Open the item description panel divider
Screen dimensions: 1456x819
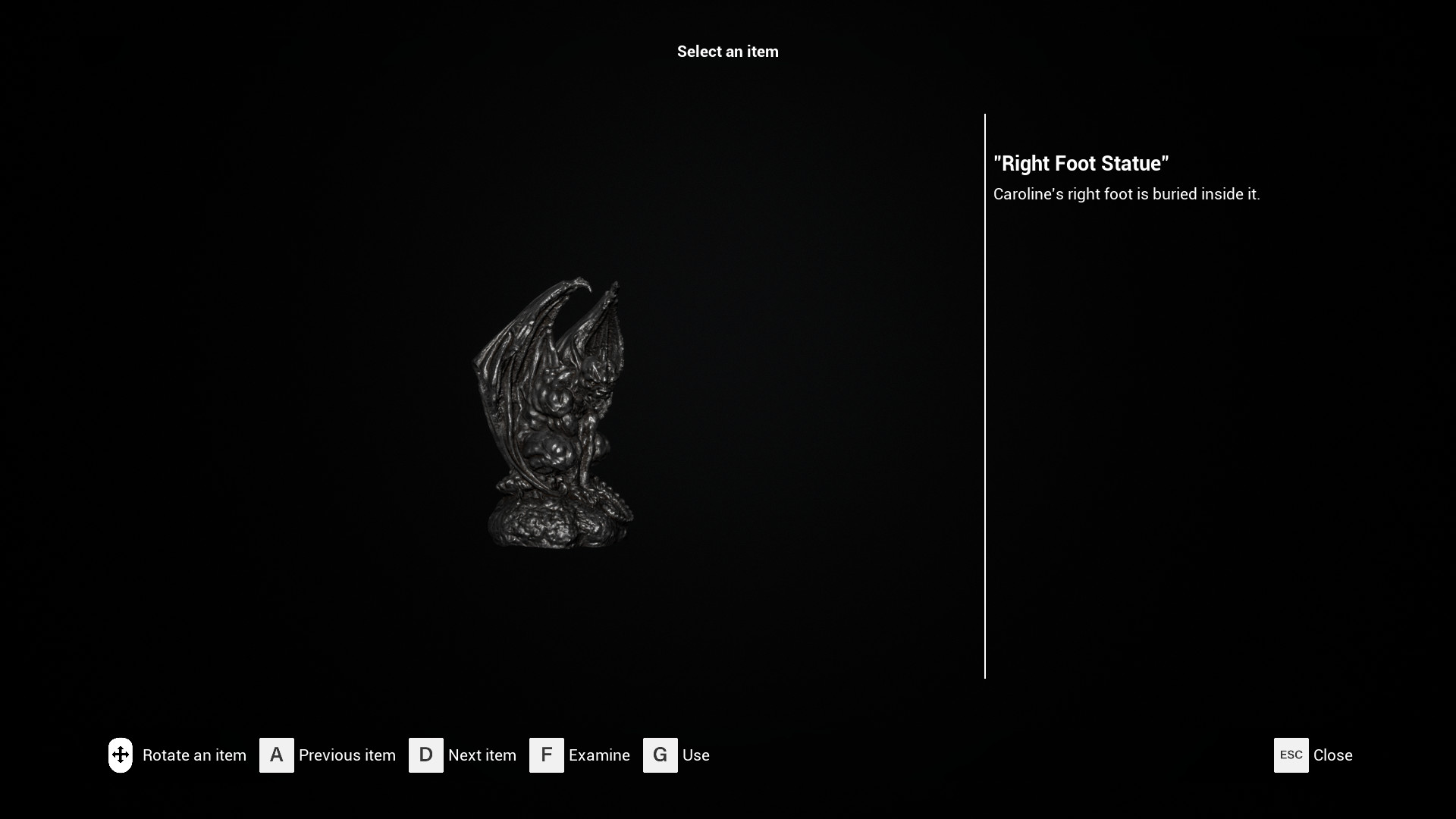point(985,394)
